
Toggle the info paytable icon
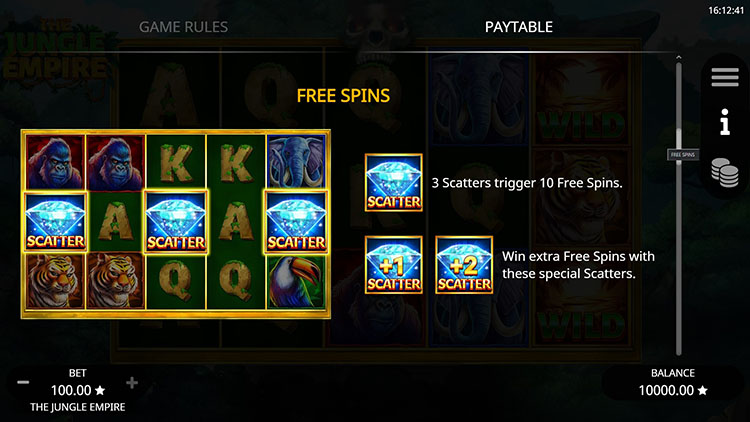pos(724,125)
